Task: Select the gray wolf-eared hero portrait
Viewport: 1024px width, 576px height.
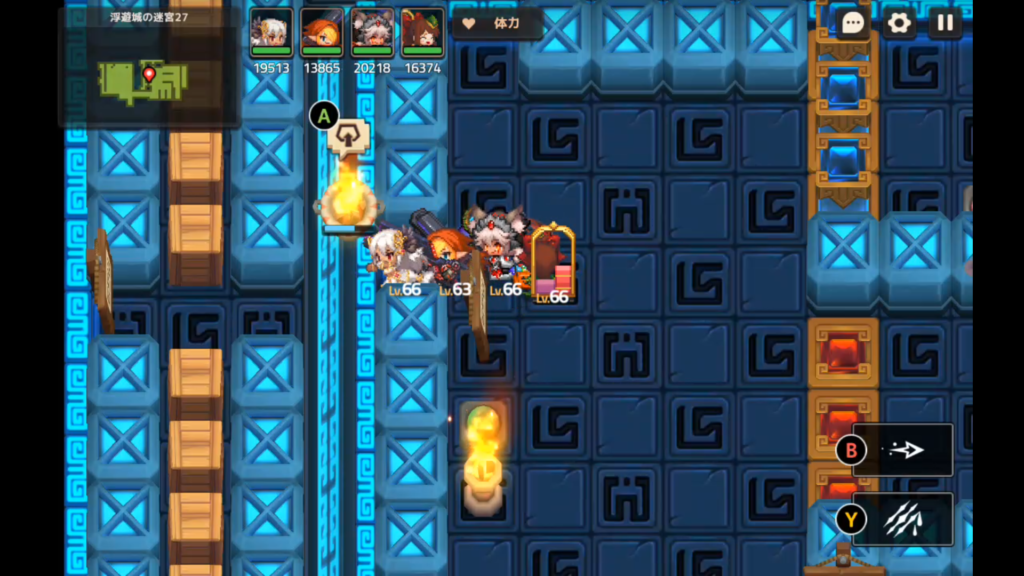Action: click(x=372, y=33)
